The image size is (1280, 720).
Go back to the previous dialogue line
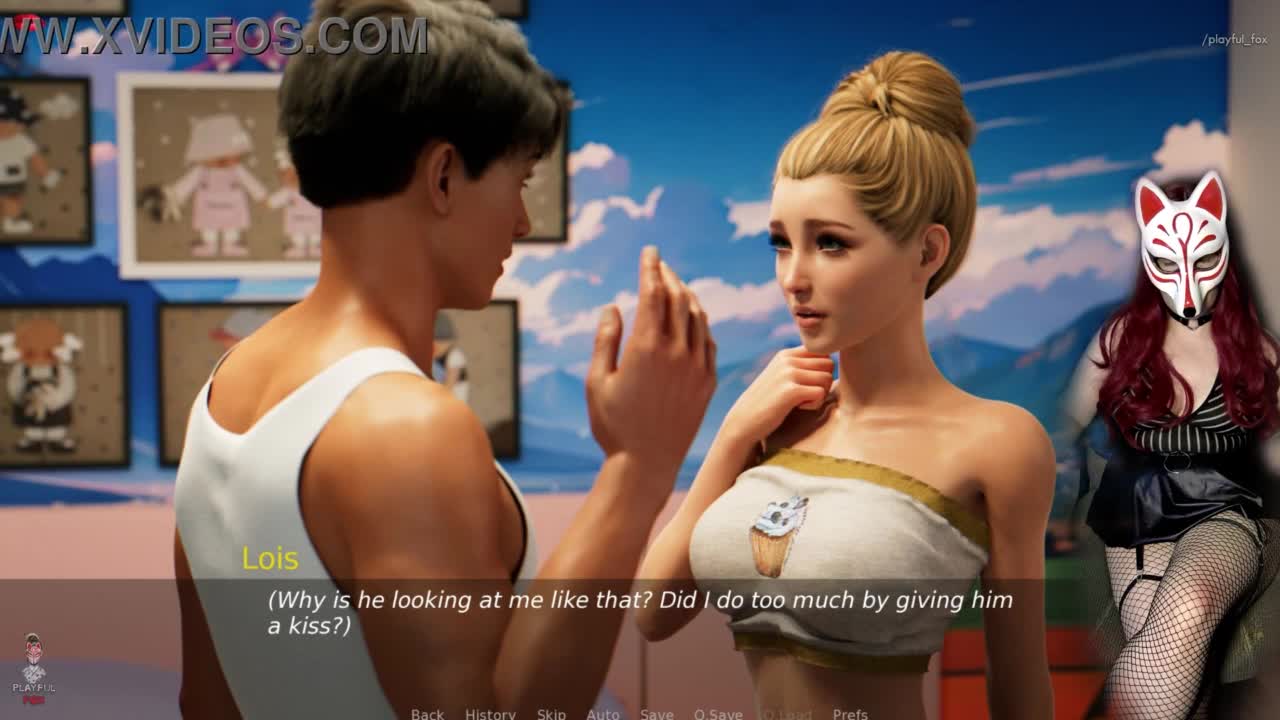click(x=427, y=713)
